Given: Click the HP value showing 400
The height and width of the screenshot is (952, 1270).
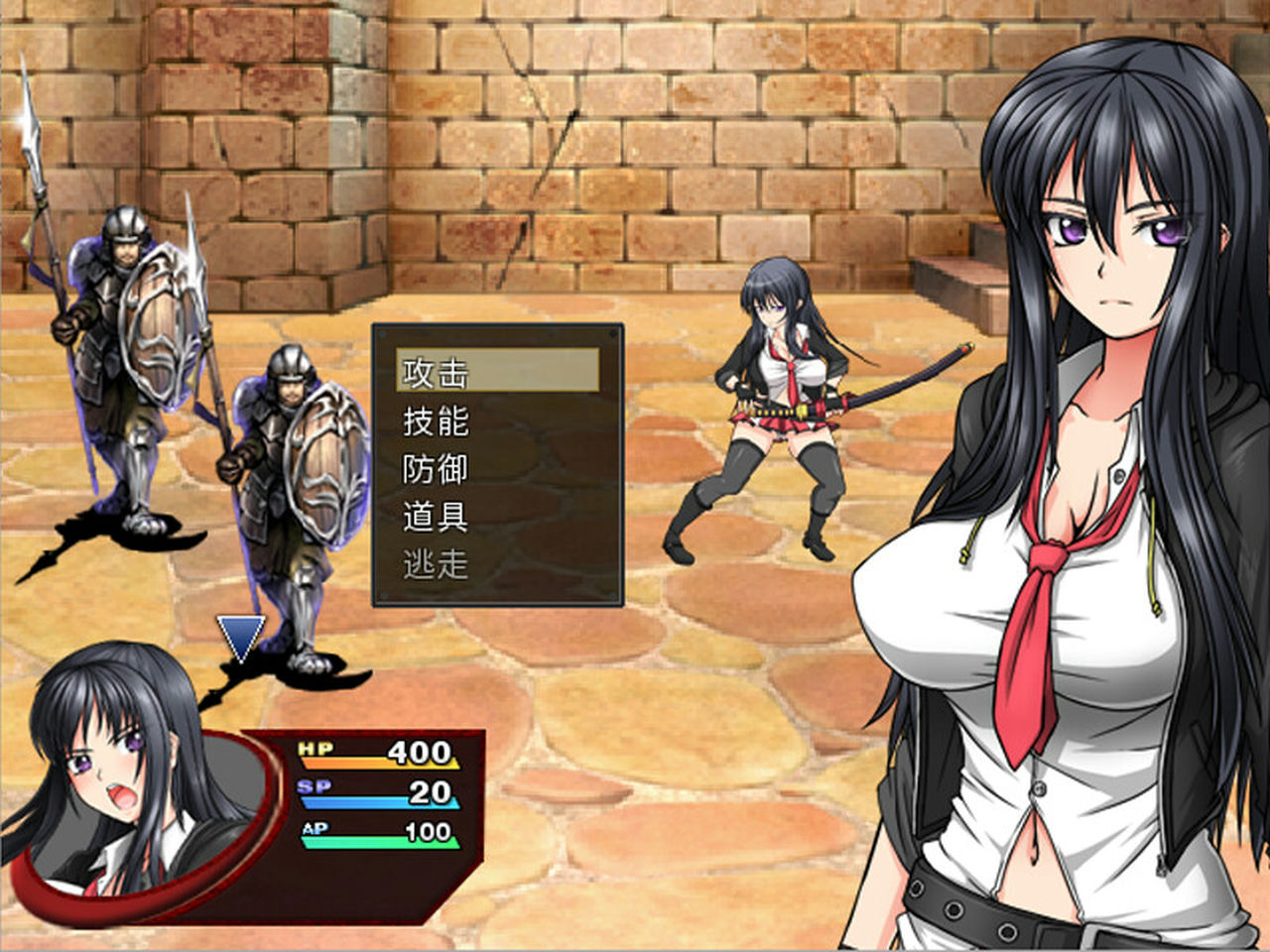Looking at the screenshot, I should (419, 752).
